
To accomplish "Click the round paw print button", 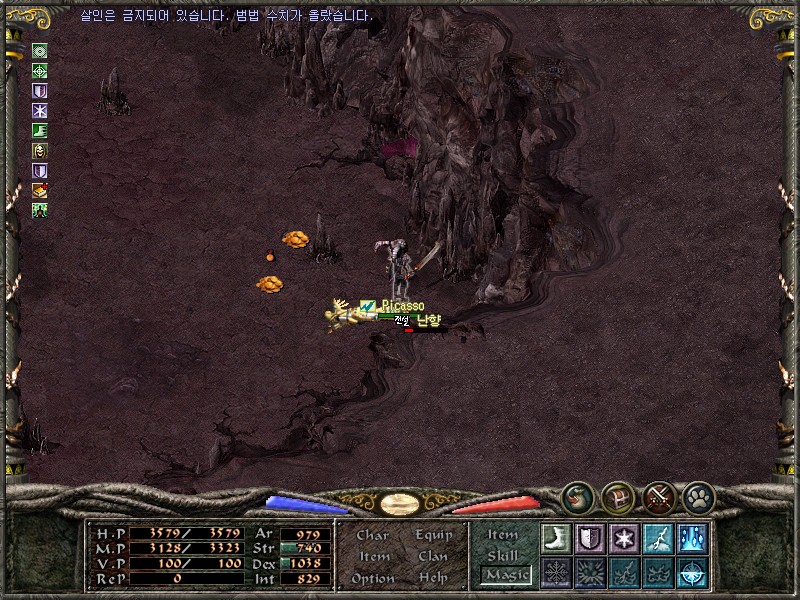I will [698, 495].
